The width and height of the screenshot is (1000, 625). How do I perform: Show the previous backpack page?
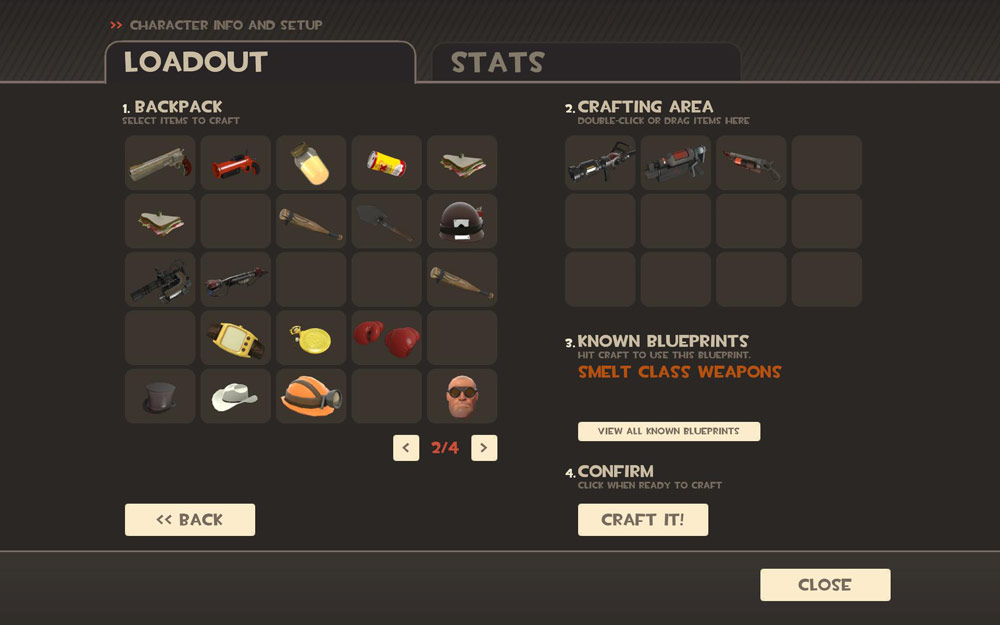406,448
